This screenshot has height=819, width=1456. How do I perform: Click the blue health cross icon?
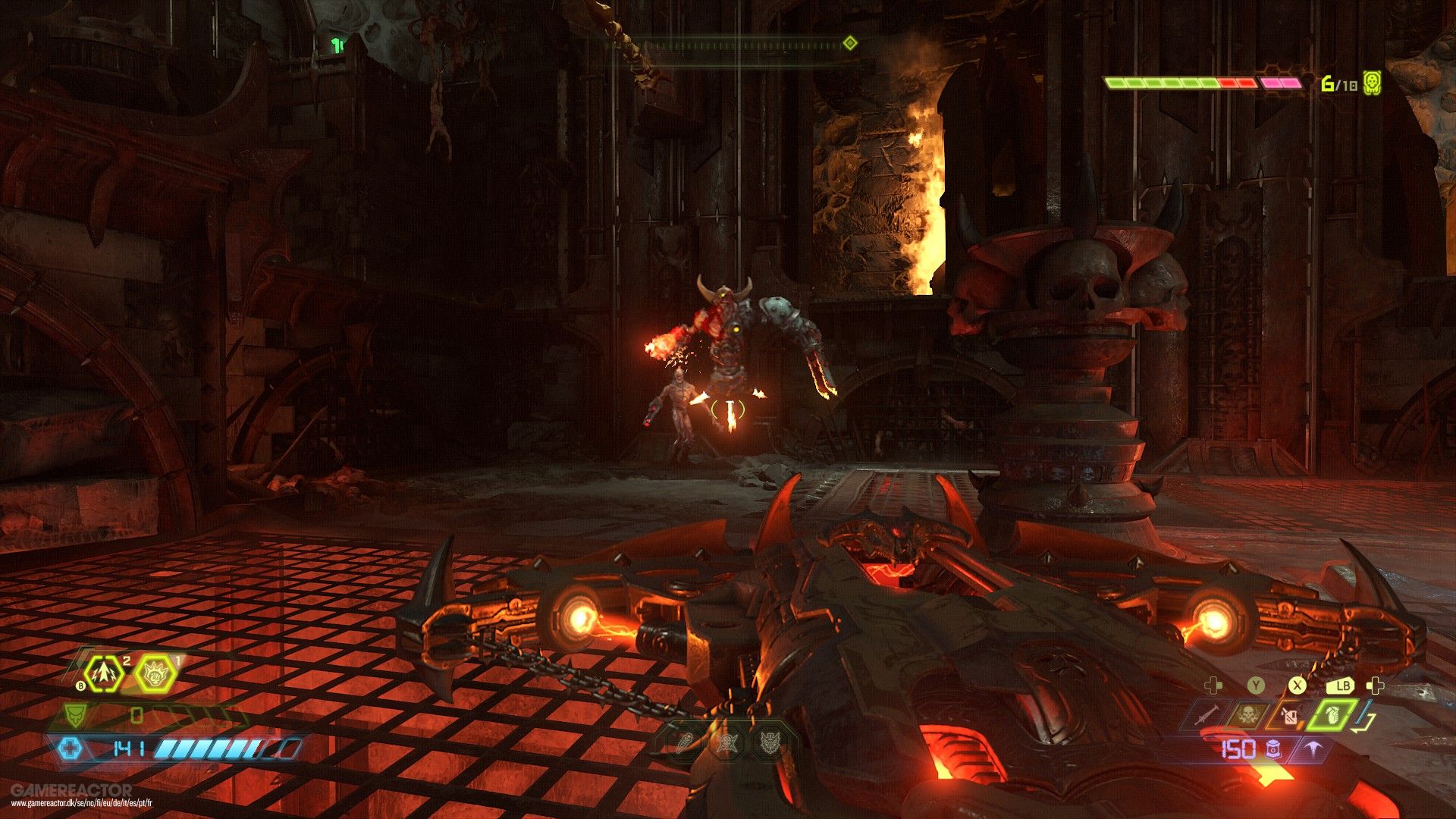[x=71, y=748]
